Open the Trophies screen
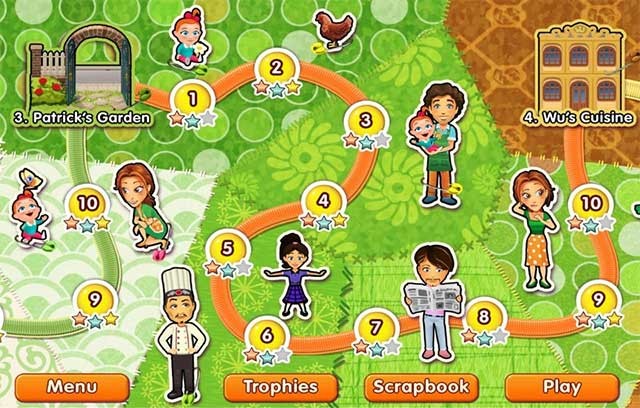The image size is (640, 408). tap(272, 387)
